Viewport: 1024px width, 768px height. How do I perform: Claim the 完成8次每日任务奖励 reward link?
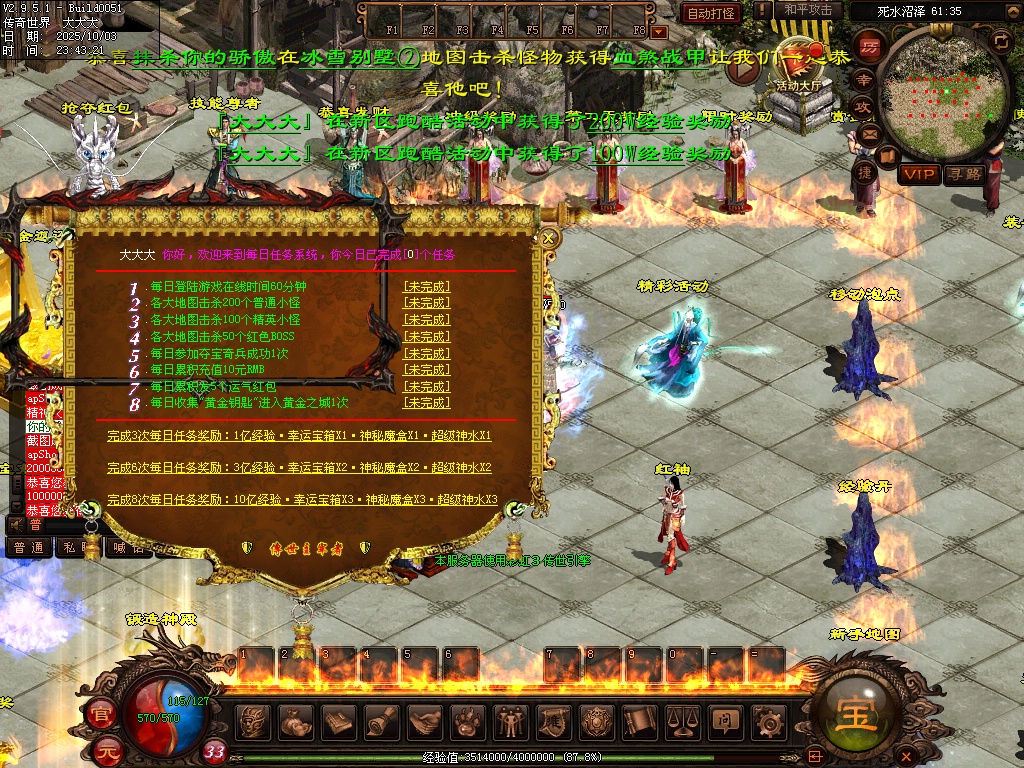point(302,499)
